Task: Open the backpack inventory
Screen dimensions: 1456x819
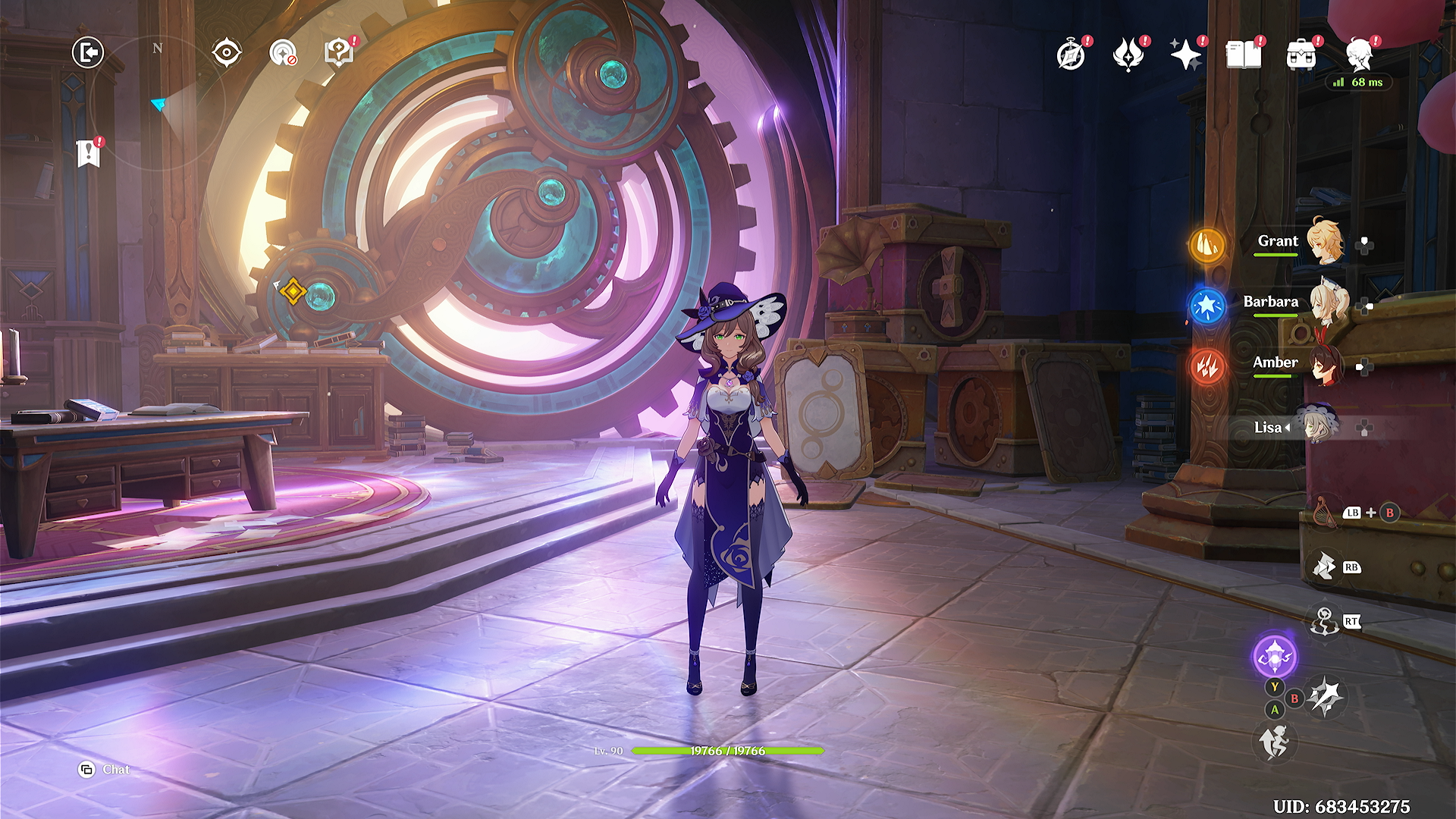Action: pyautogui.click(x=1301, y=55)
